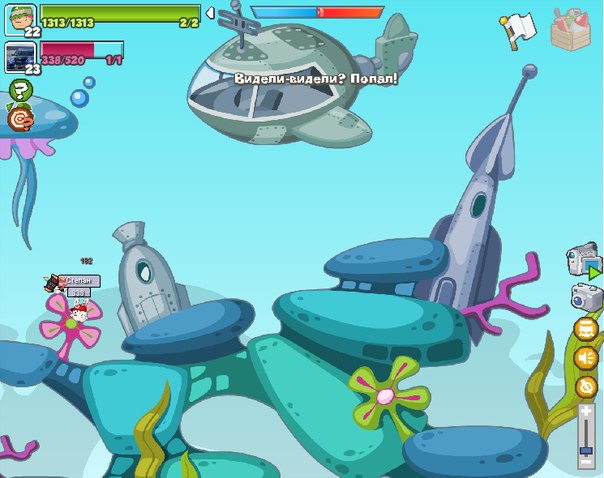This screenshot has width=604, height=478.
Task: Select the enemy portrait, level 23
Action: 20,57
